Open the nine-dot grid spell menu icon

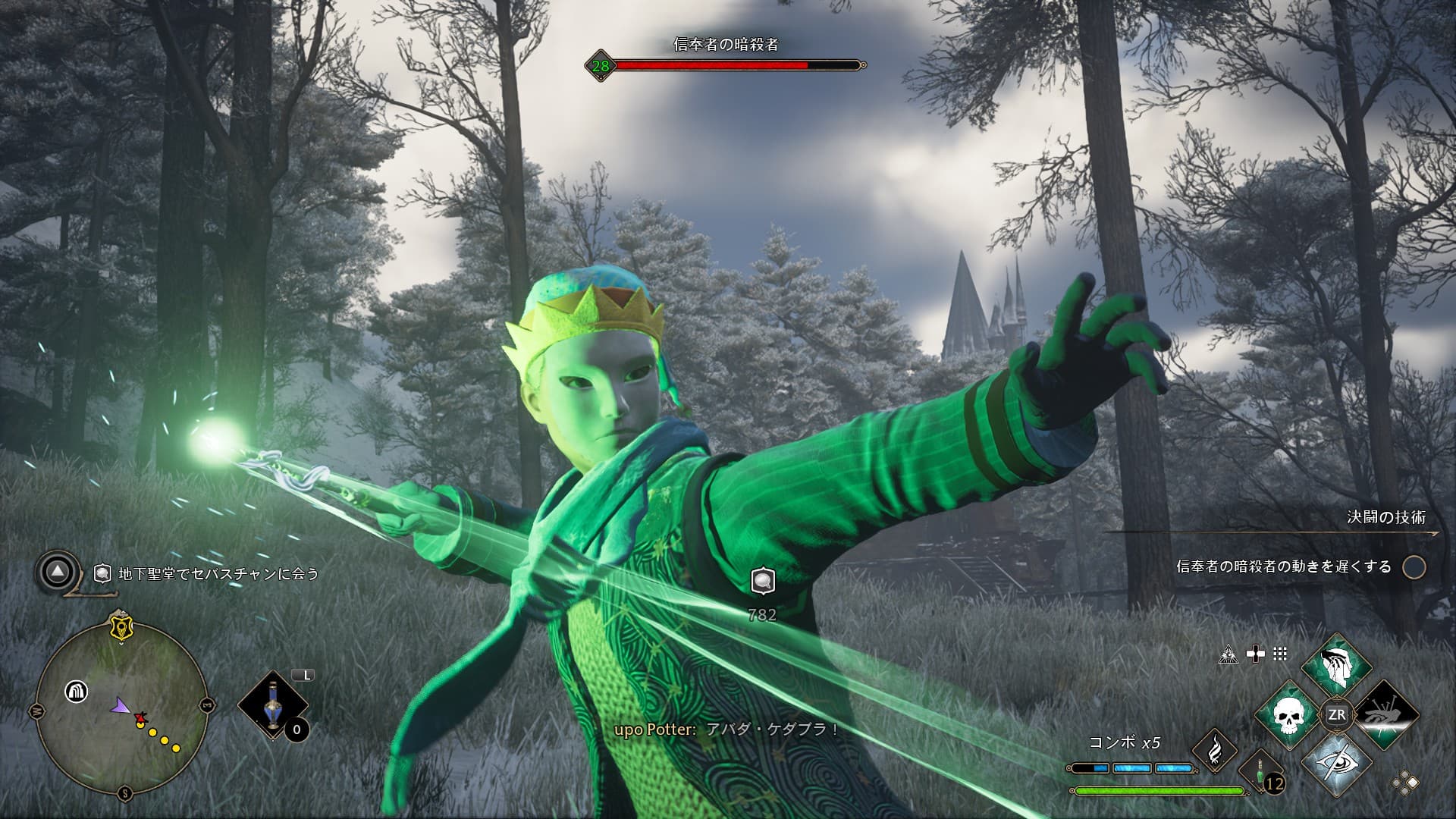tap(1280, 654)
